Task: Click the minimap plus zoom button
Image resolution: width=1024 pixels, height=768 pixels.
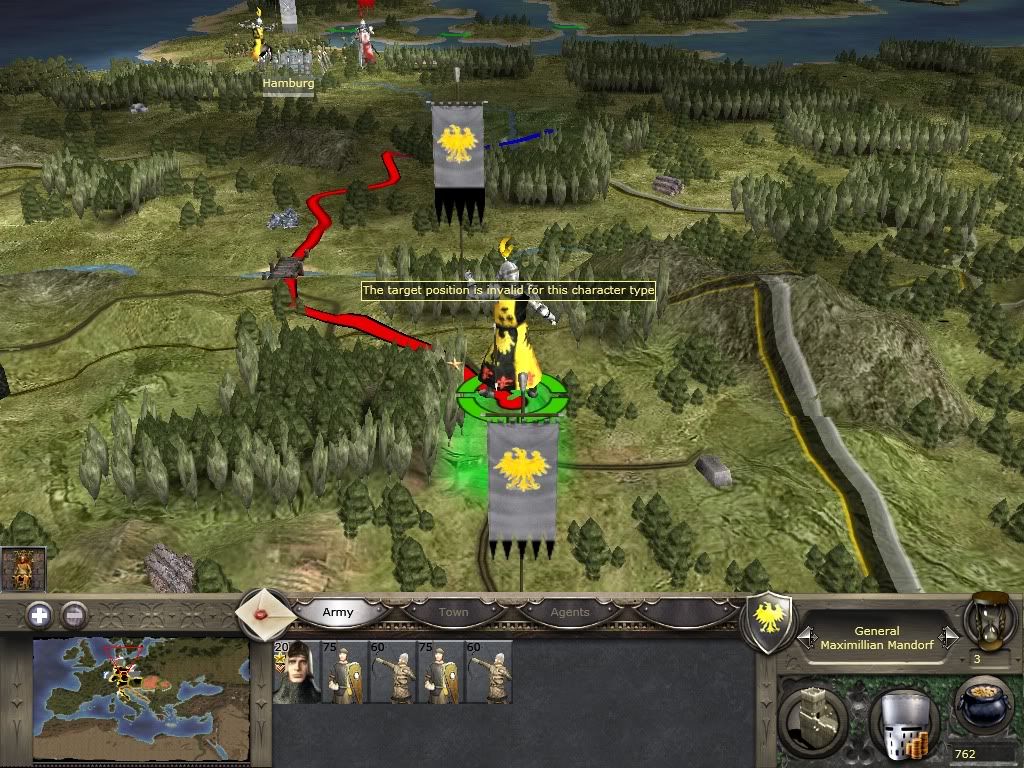Action: point(38,616)
